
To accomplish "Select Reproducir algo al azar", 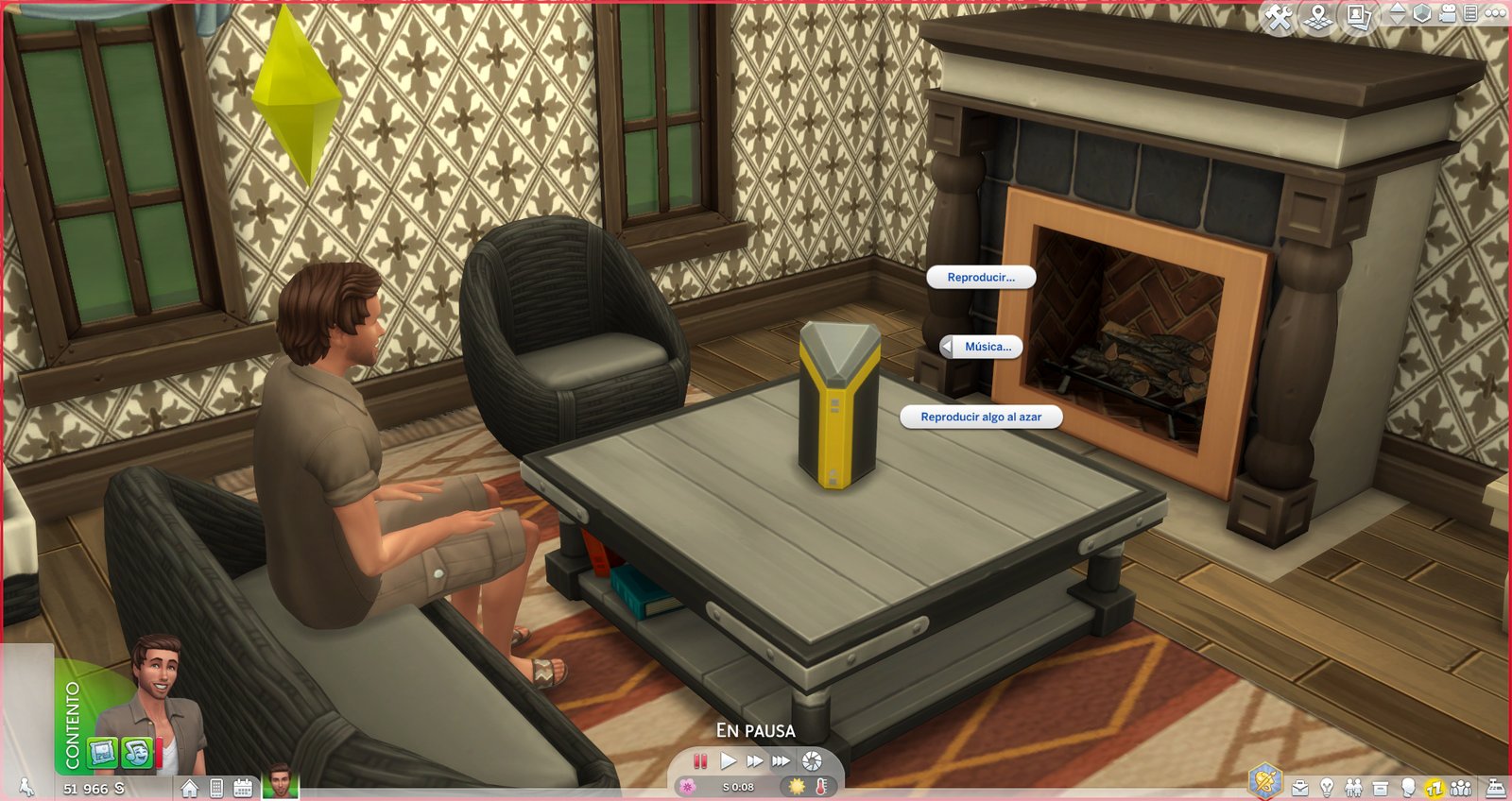I will pos(981,418).
